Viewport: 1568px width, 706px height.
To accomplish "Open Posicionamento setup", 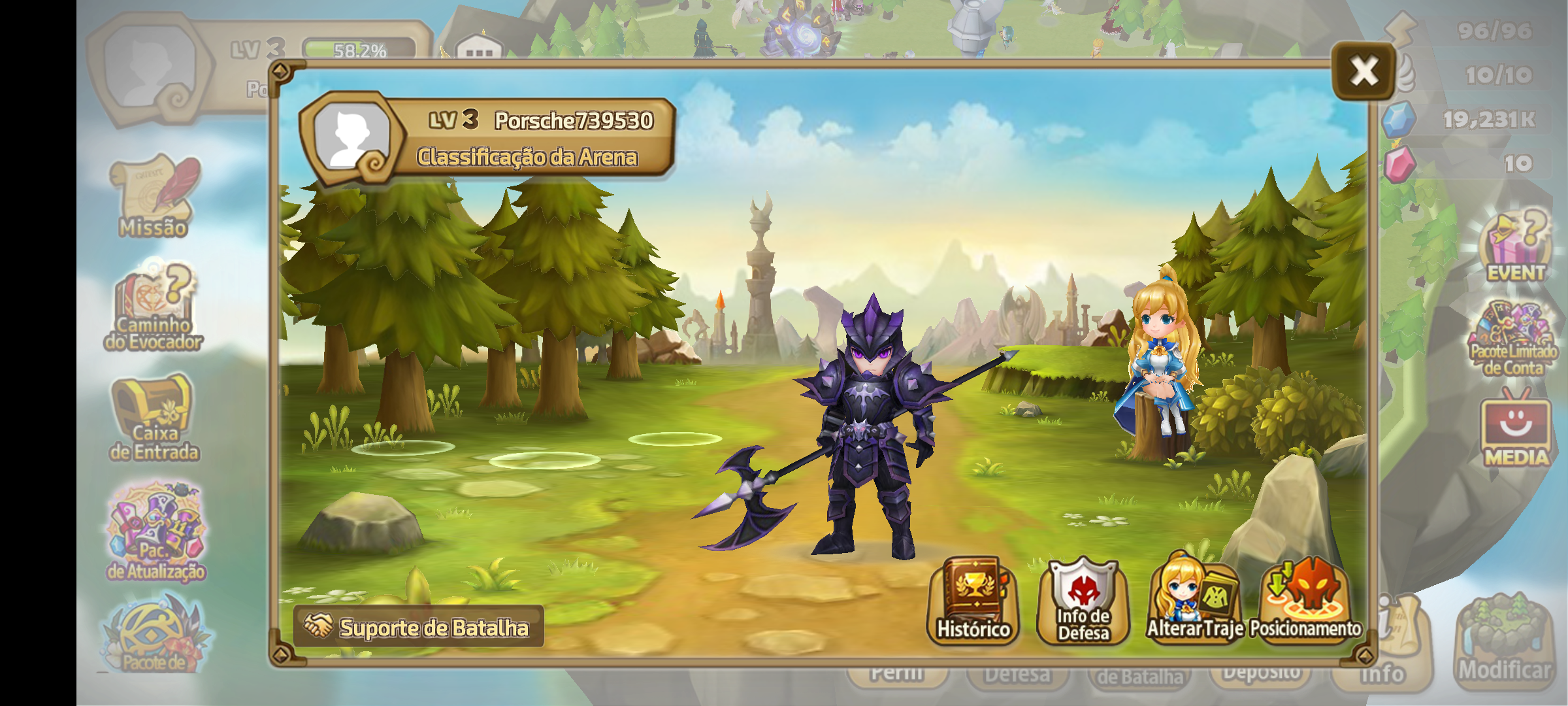I will [1305, 601].
